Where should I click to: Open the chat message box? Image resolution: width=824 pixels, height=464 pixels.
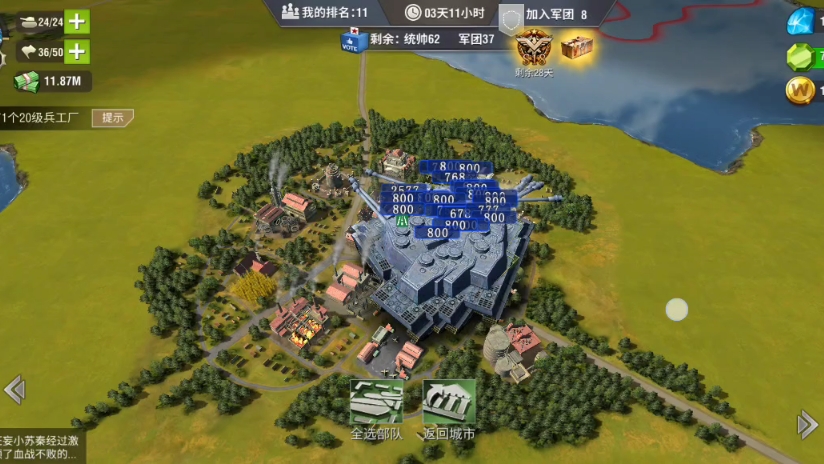click(x=42, y=447)
